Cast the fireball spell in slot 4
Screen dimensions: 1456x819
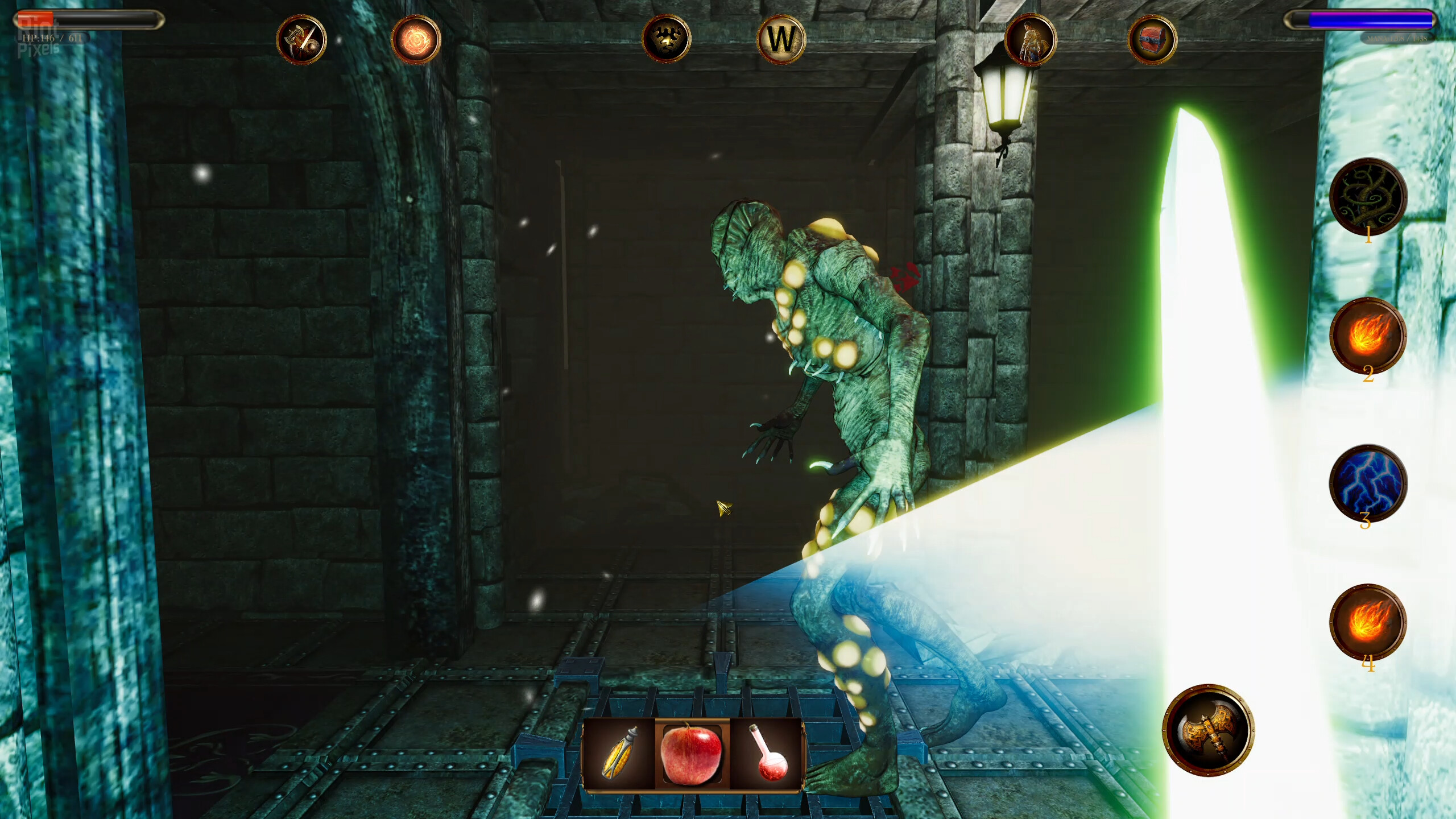coord(1368,622)
